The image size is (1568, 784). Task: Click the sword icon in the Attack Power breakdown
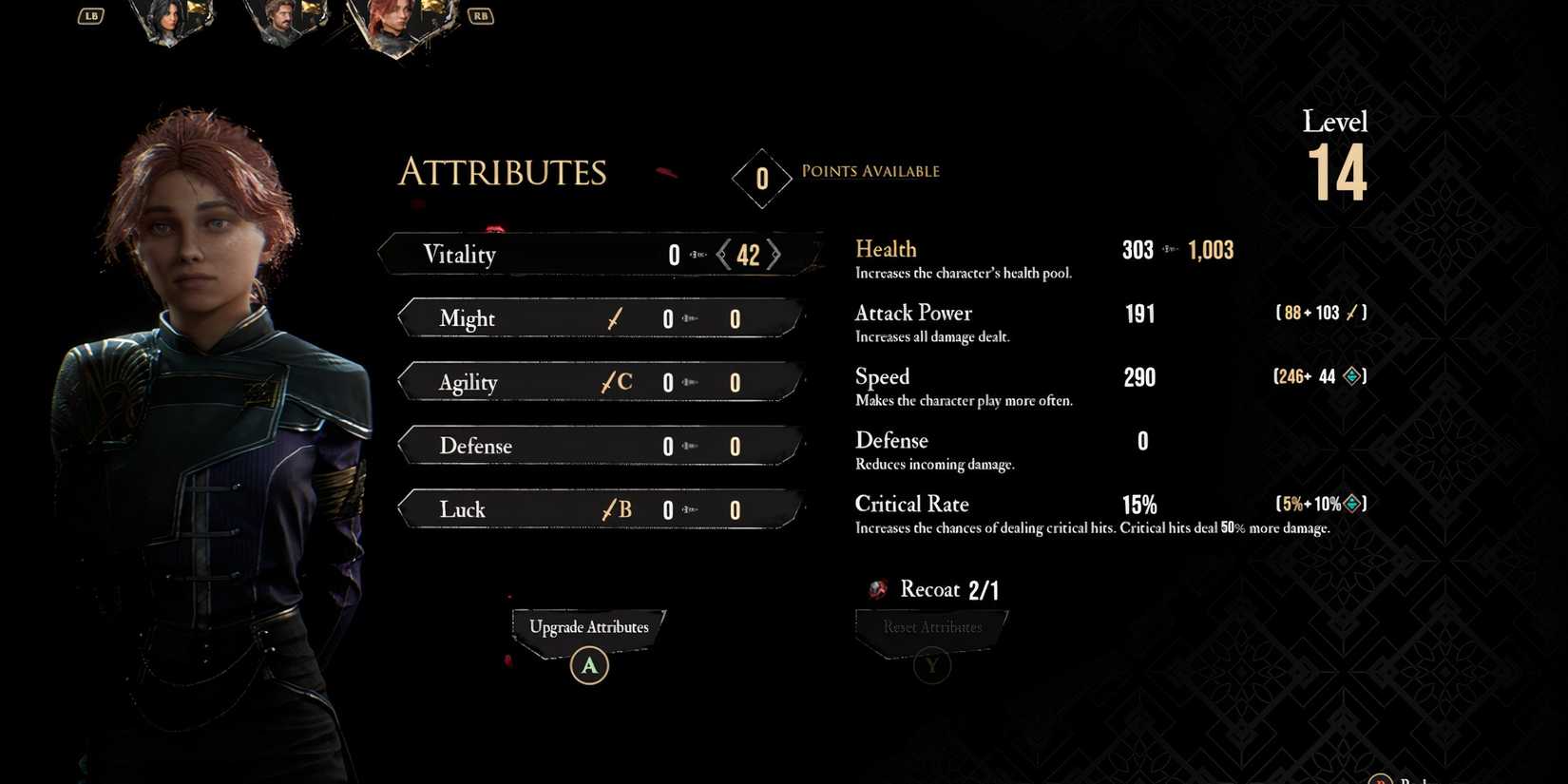click(x=1350, y=312)
